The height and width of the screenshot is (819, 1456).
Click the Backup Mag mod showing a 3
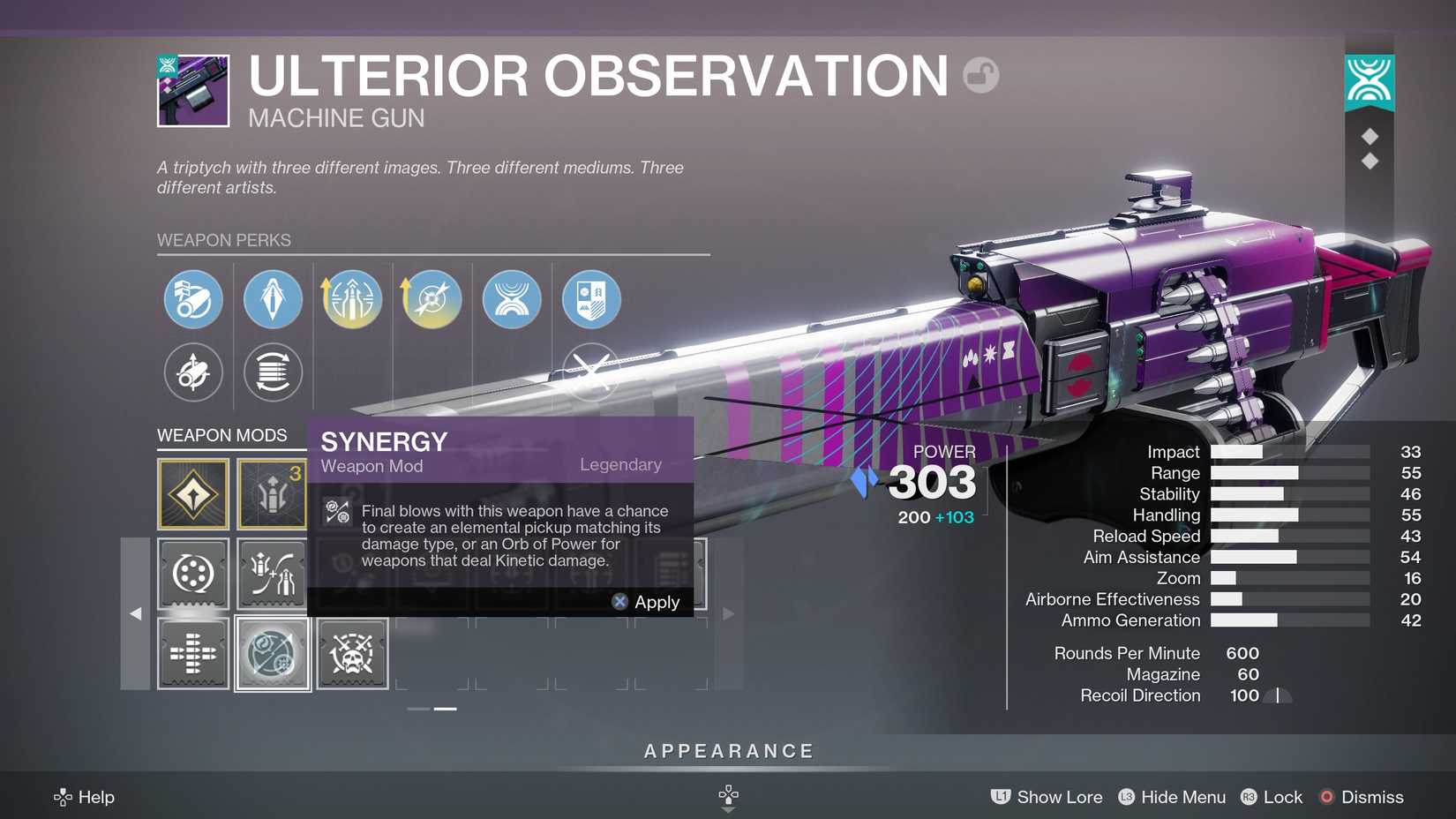point(272,492)
